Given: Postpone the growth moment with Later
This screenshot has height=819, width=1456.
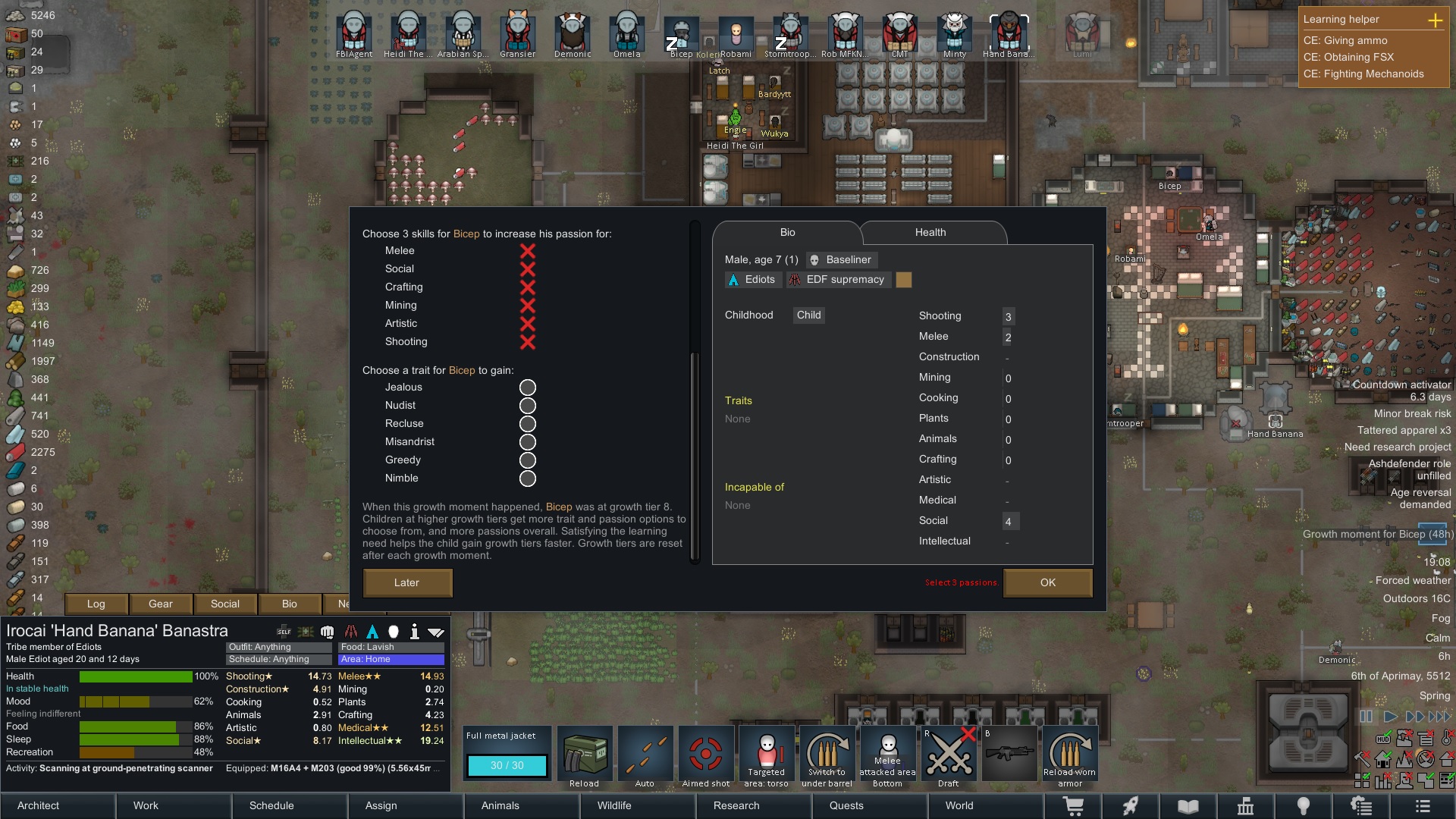Looking at the screenshot, I should click(407, 582).
